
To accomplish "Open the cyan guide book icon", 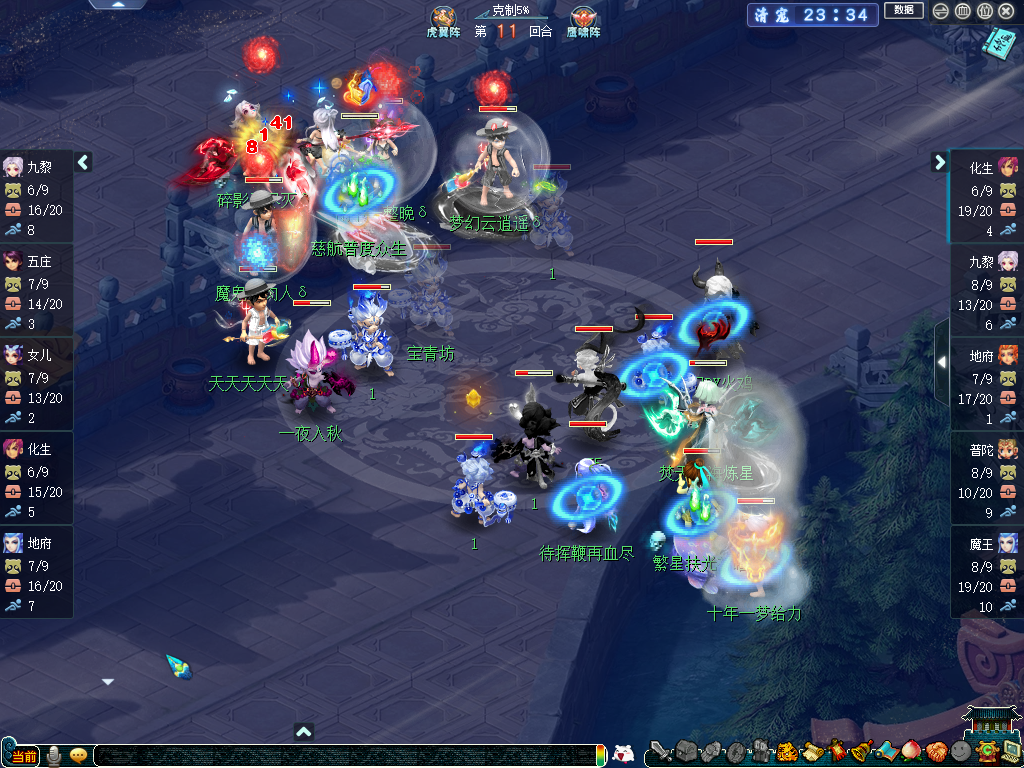I will tap(998, 43).
